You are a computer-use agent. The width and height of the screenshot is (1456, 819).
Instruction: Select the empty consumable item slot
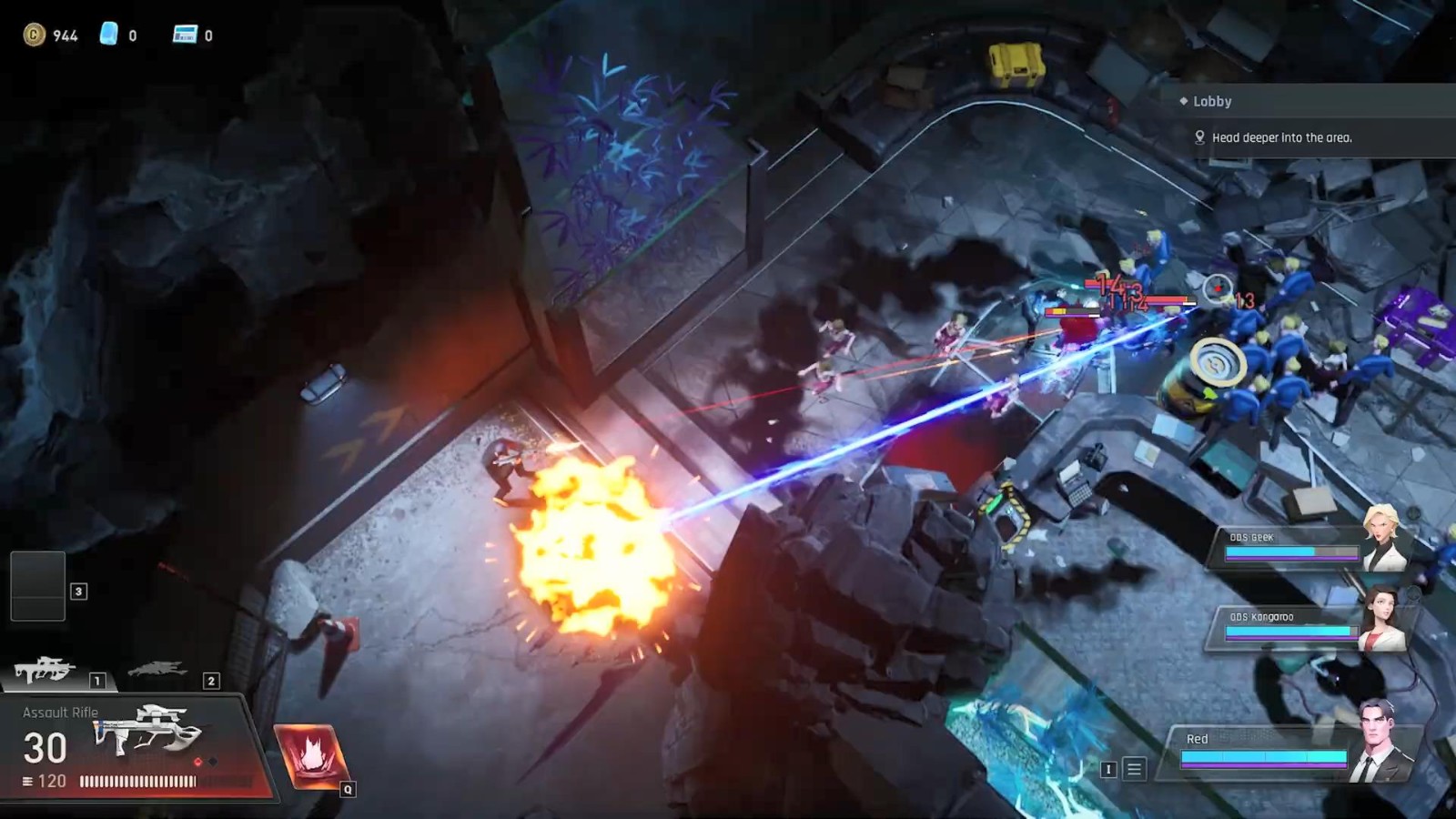point(38,586)
